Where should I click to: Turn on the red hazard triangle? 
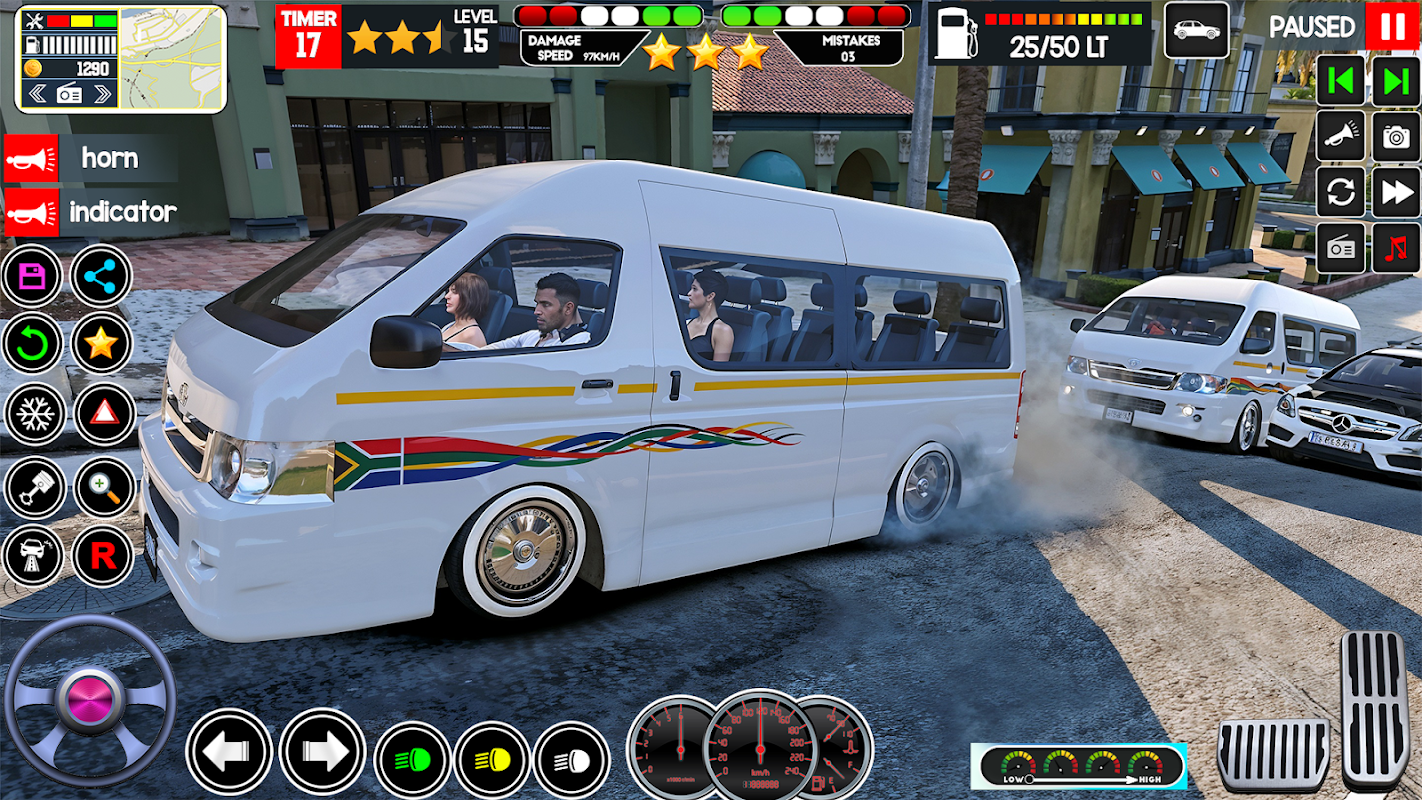pyautogui.click(x=103, y=414)
